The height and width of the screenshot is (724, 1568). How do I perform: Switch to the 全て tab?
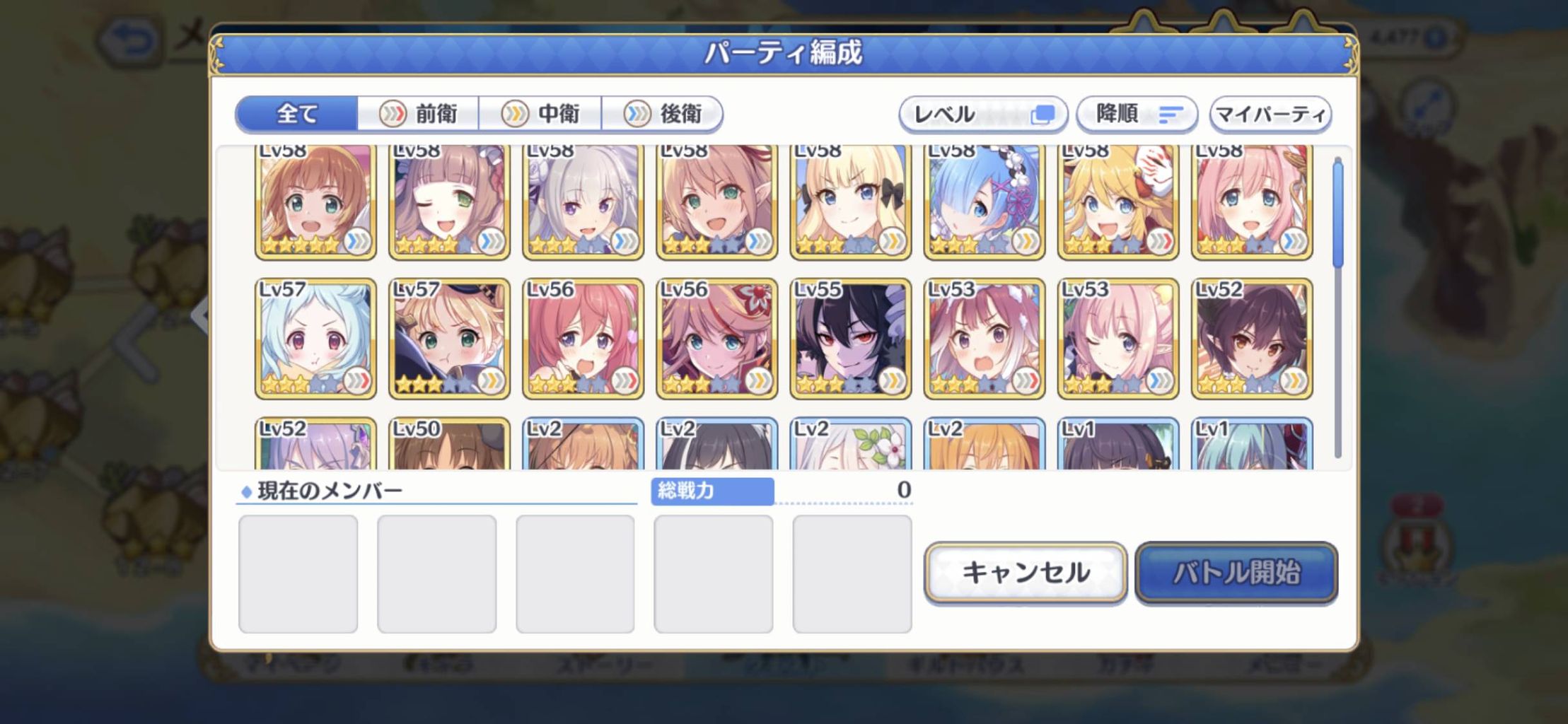(x=297, y=113)
